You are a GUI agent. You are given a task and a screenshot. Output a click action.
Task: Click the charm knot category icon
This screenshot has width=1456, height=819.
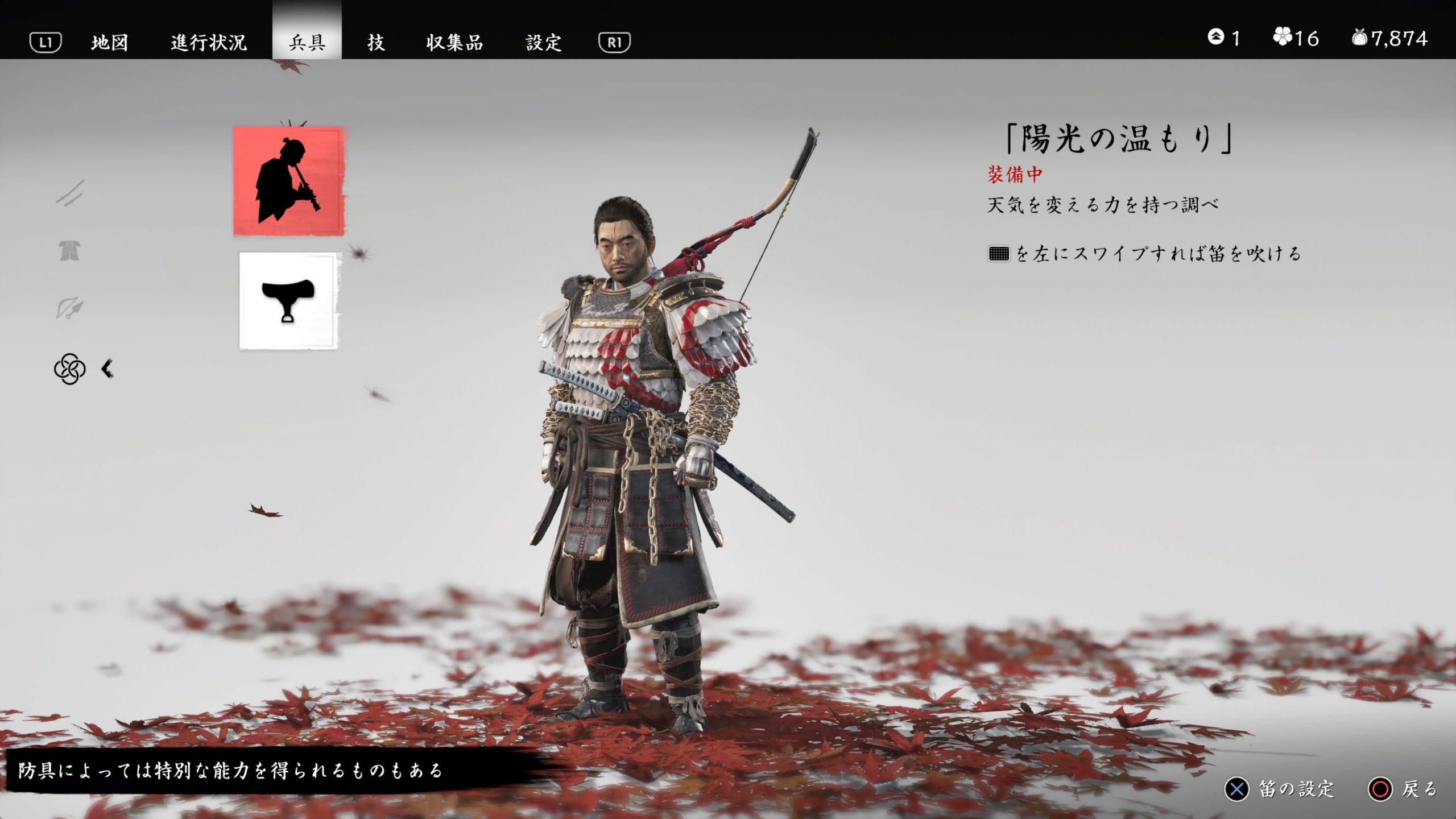(70, 370)
